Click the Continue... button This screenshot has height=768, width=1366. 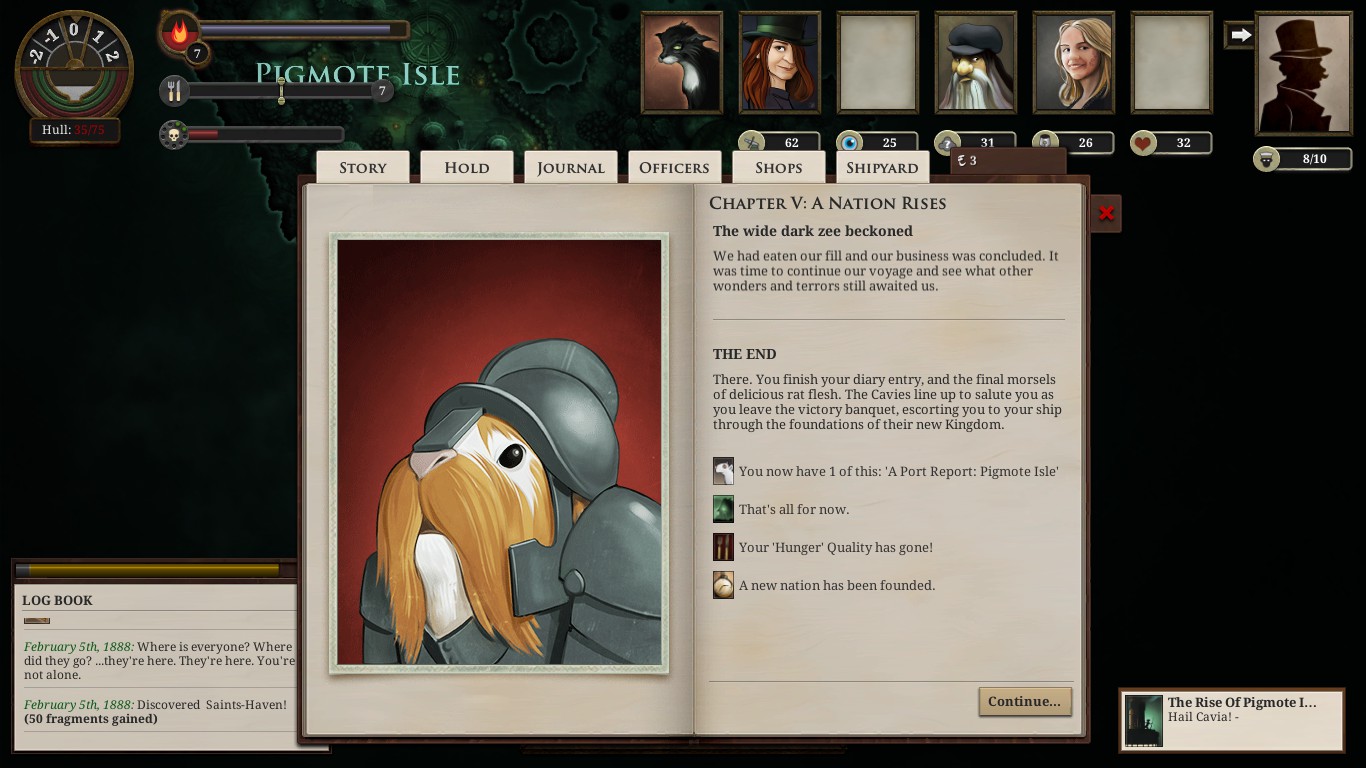[x=1024, y=701]
